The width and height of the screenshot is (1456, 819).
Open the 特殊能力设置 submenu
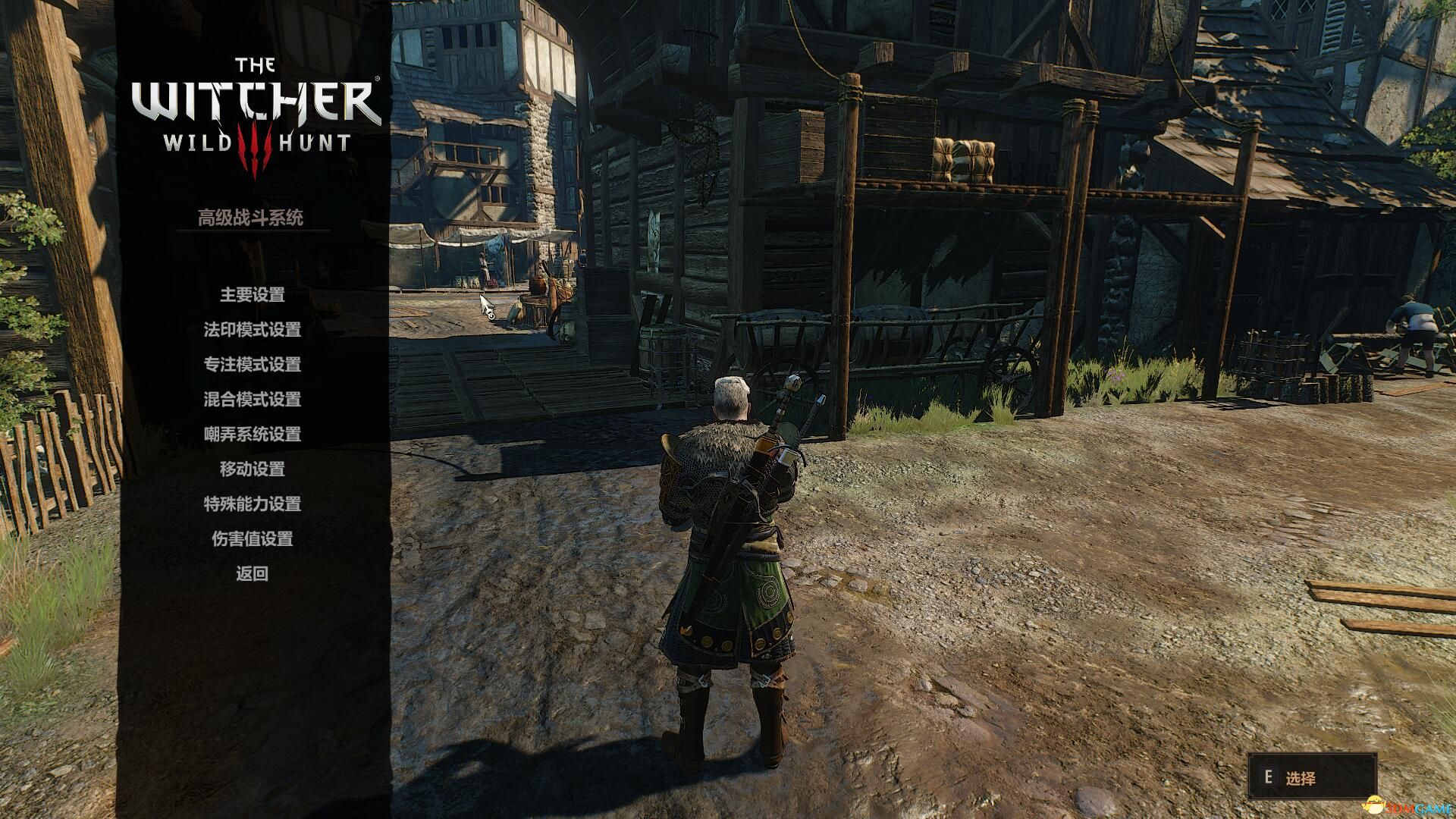tap(252, 504)
